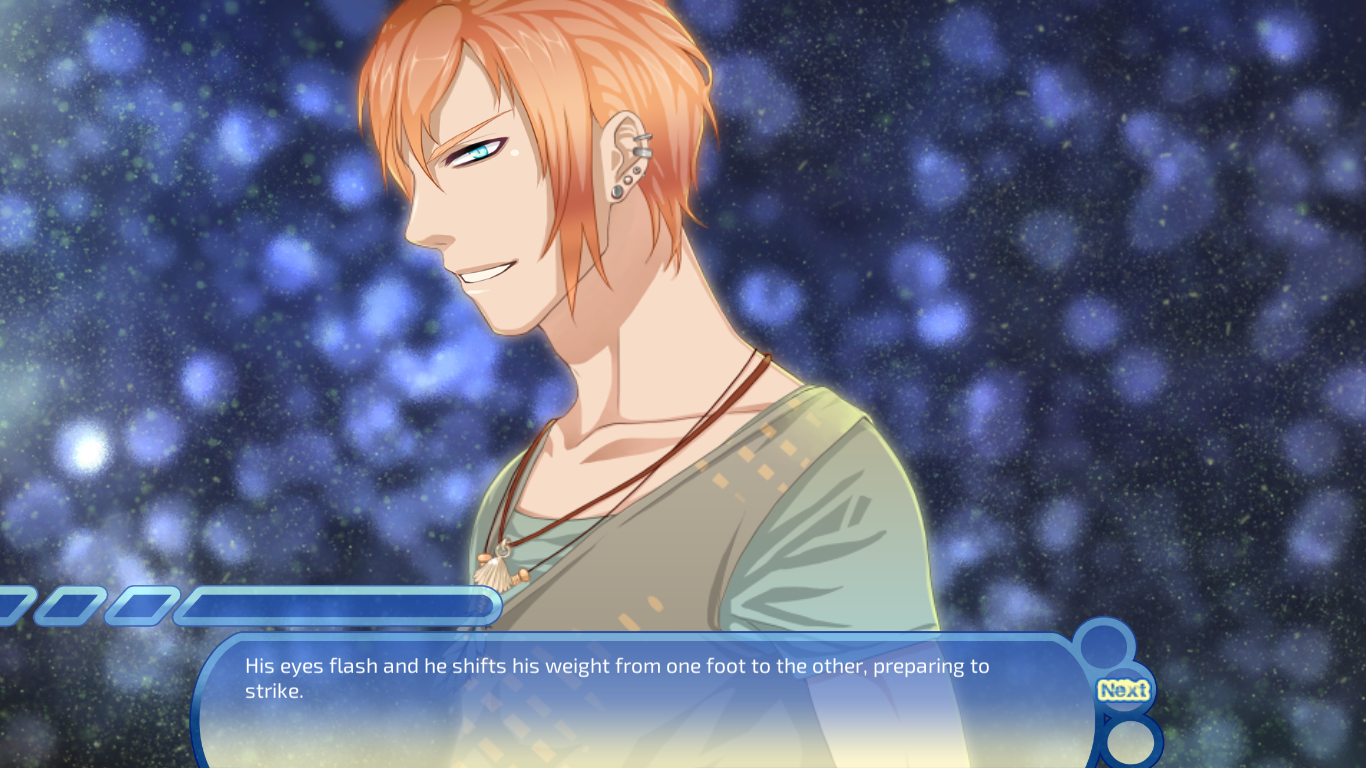Advance the story with the Next button
This screenshot has height=768, width=1366.
(1123, 690)
